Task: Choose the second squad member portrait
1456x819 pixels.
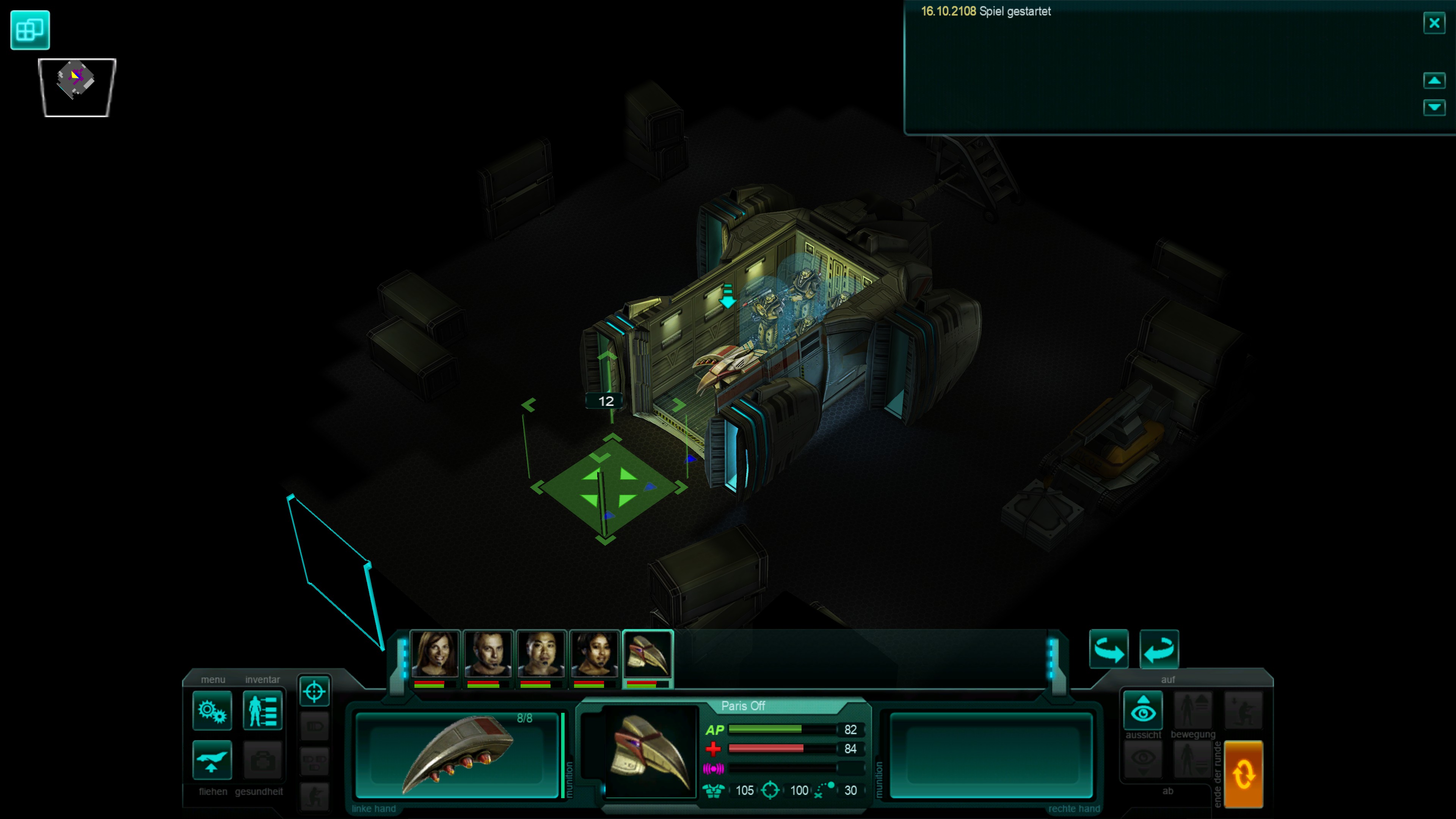Action: tap(487, 654)
